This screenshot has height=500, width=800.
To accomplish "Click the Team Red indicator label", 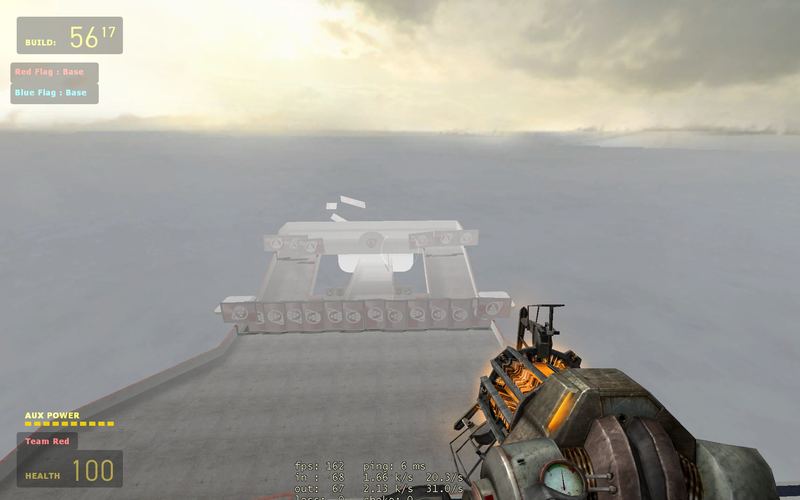I will point(47,441).
